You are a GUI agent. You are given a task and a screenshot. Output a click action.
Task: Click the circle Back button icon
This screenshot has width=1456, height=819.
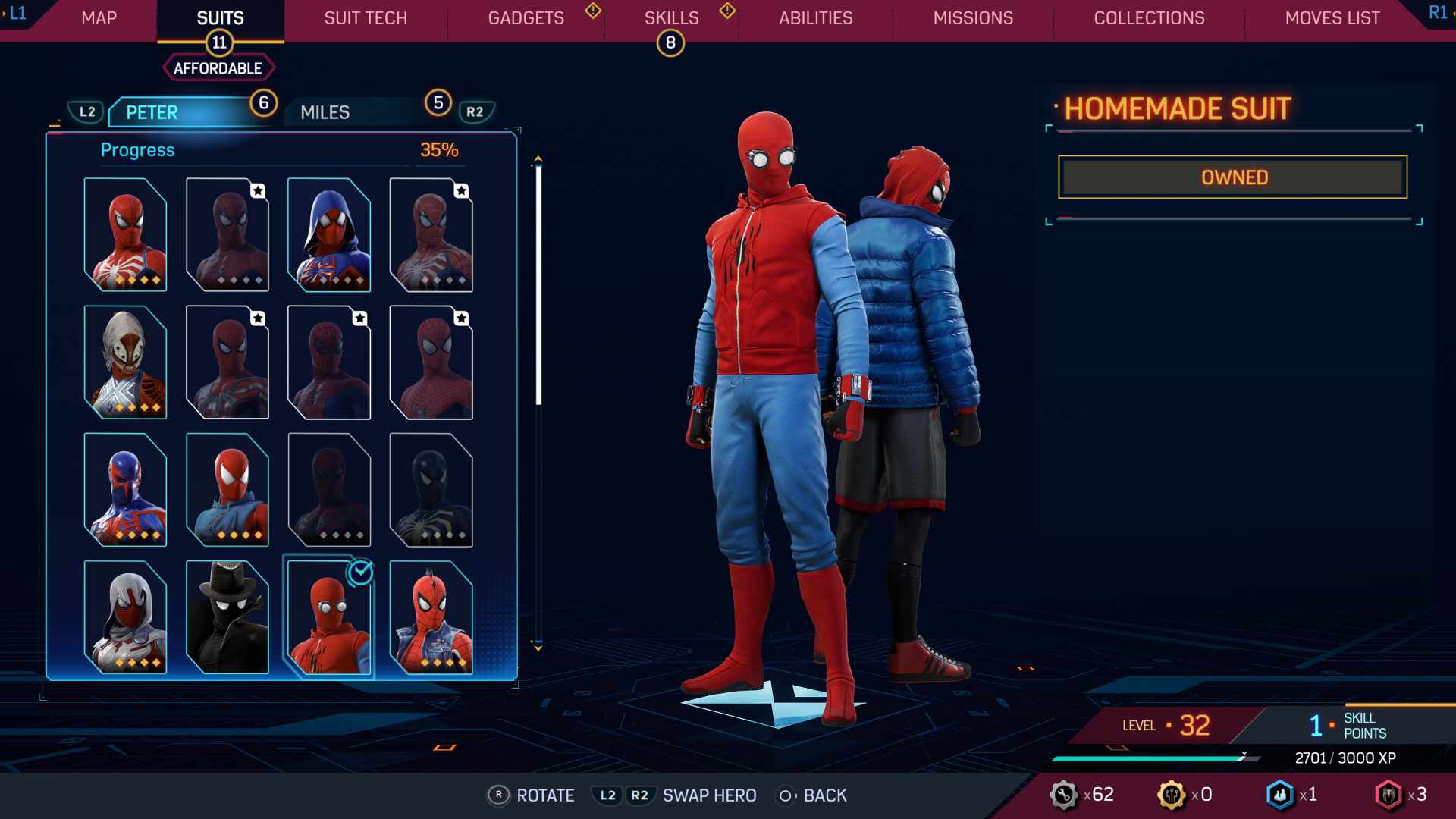tap(786, 795)
